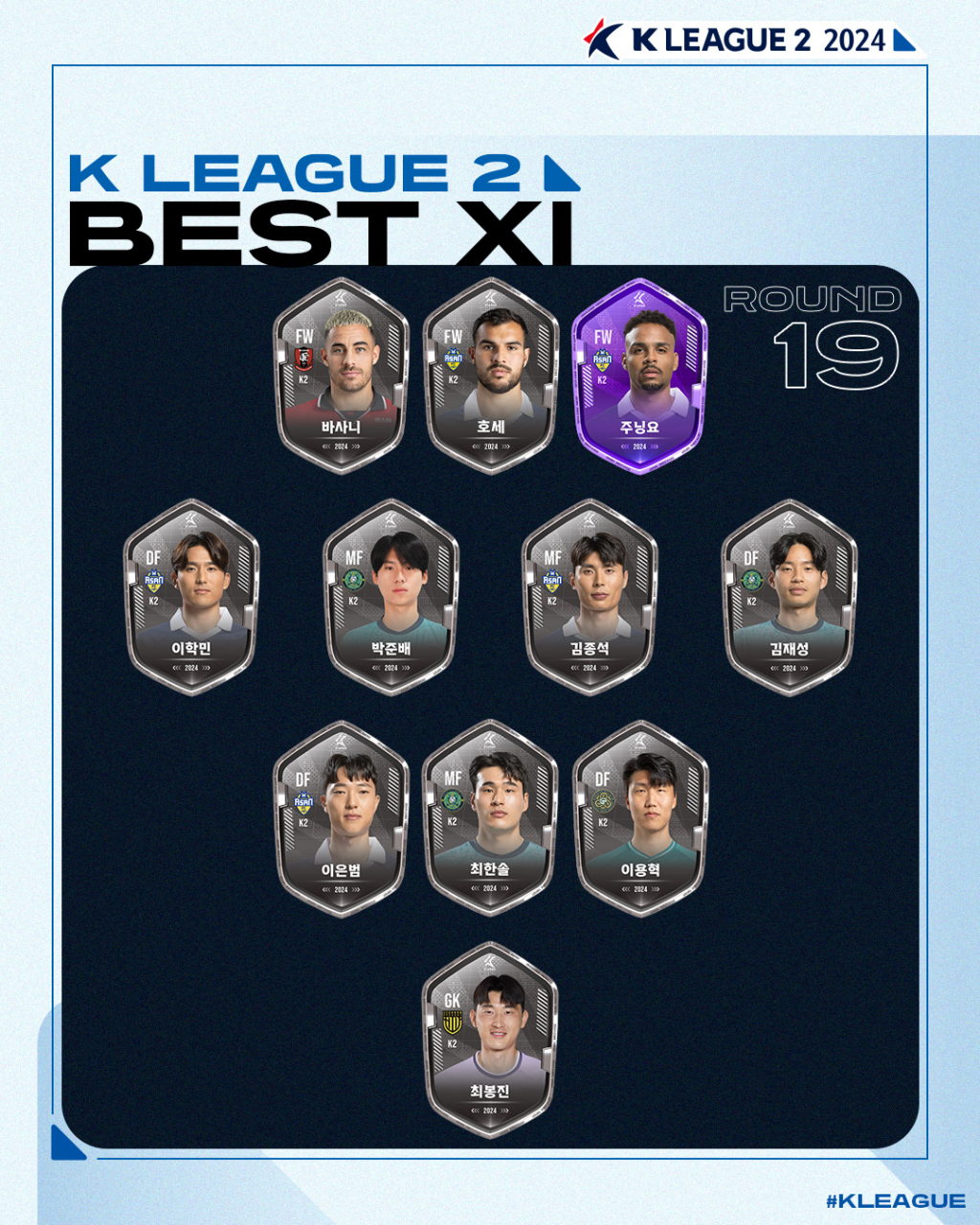Pick the purple 주닝요 card

click(640, 376)
